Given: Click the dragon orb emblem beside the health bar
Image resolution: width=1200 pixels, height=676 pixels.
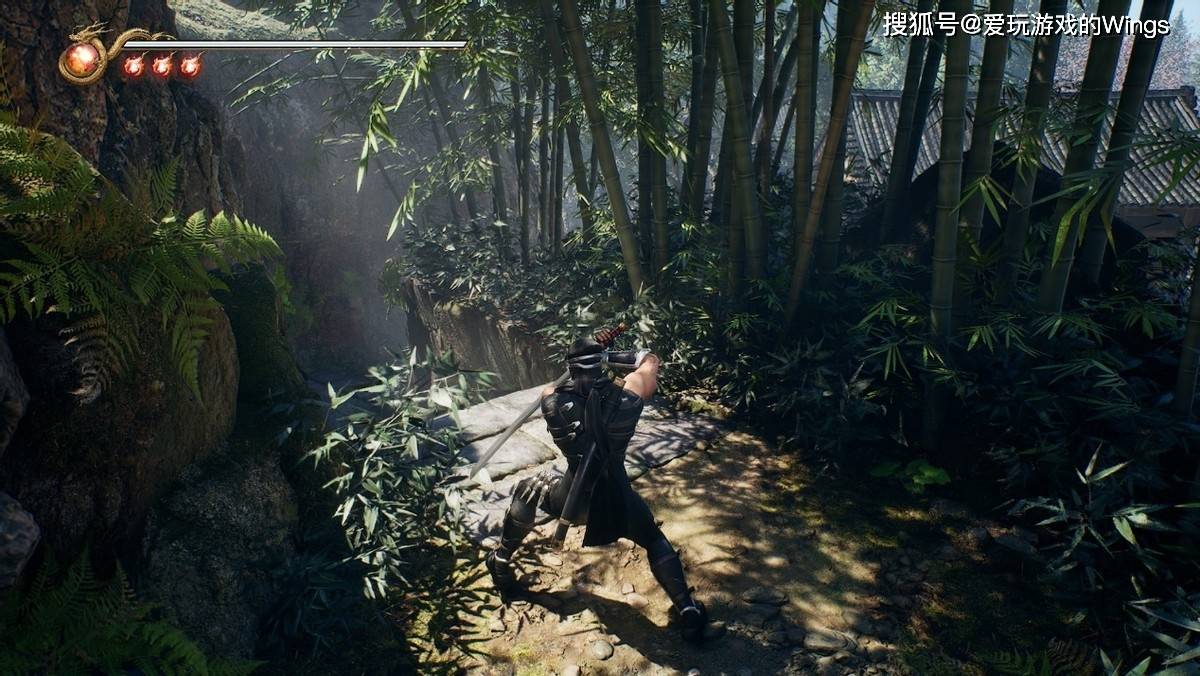Looking at the screenshot, I should point(82,60).
